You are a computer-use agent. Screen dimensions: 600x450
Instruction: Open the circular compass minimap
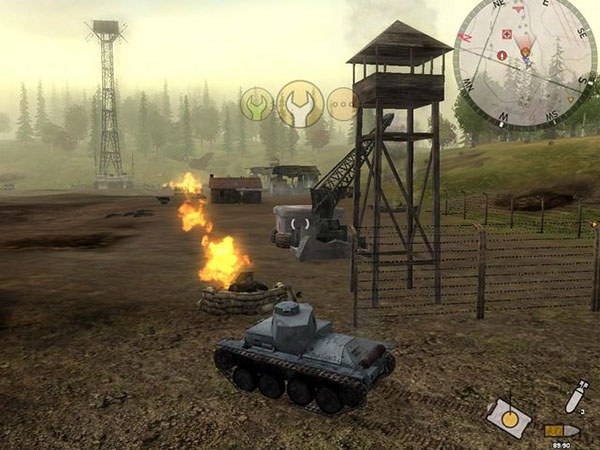coord(524,60)
